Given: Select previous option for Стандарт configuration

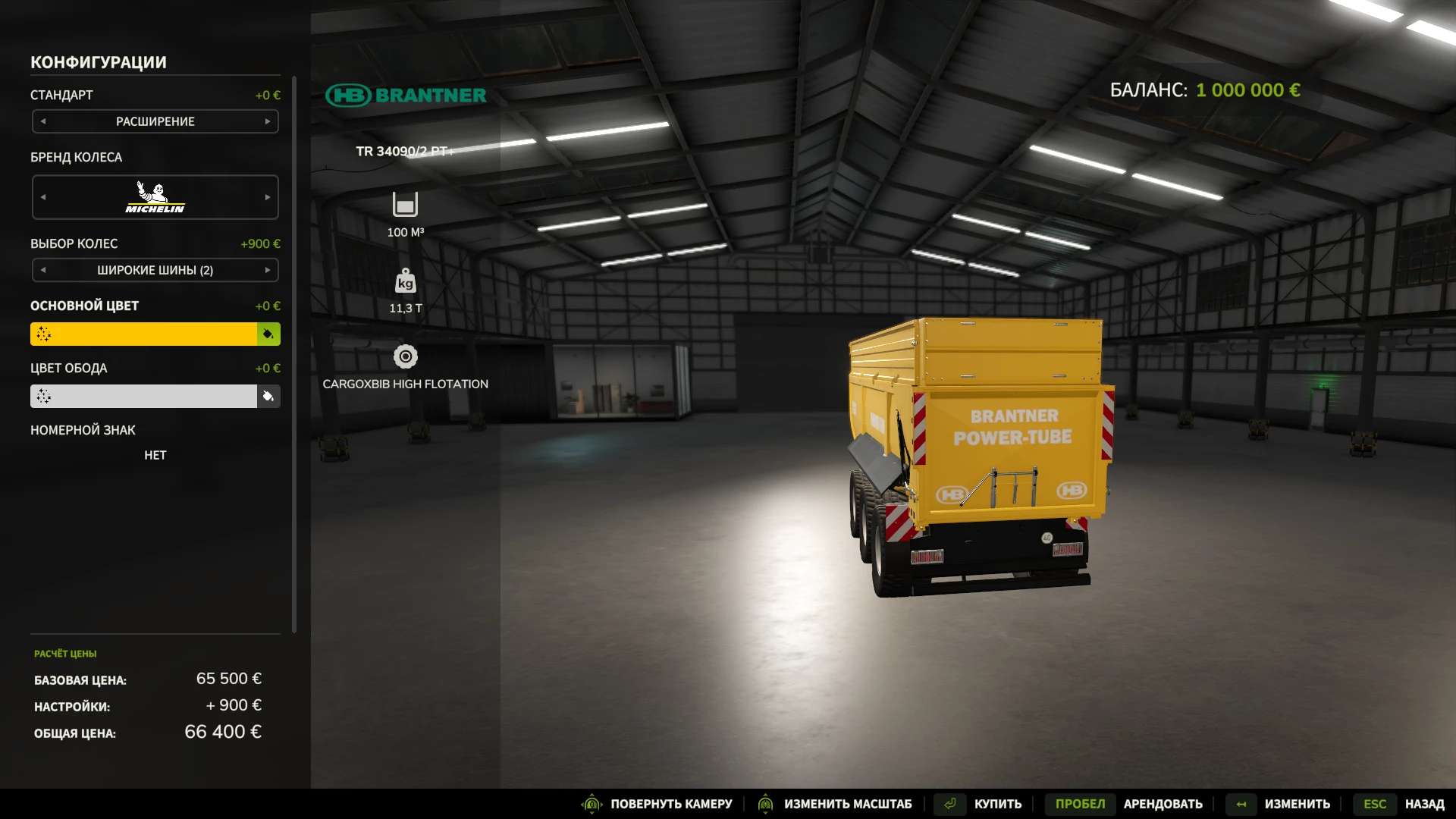Looking at the screenshot, I should [x=43, y=121].
